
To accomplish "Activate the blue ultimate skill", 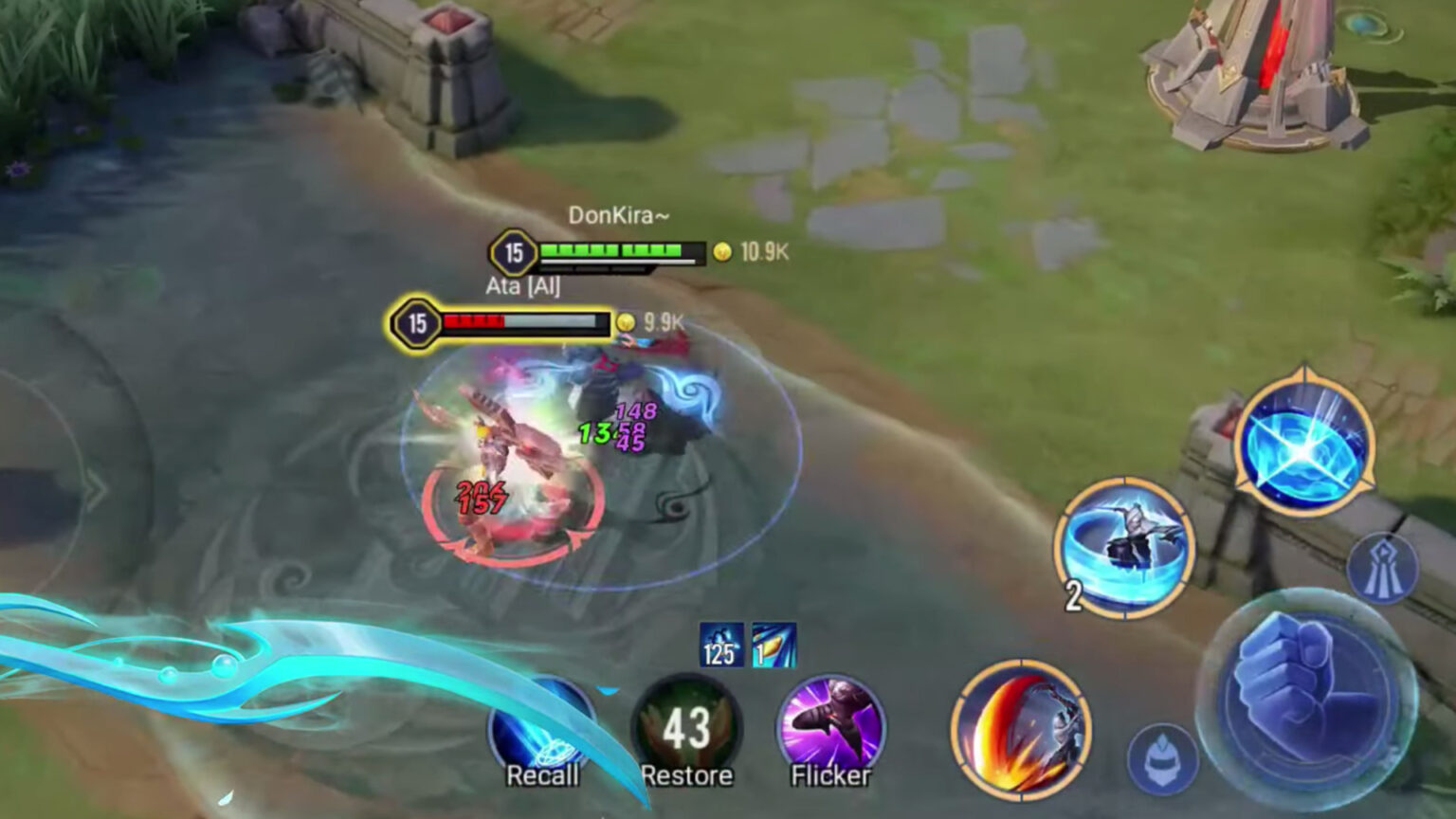I will [x=1305, y=446].
